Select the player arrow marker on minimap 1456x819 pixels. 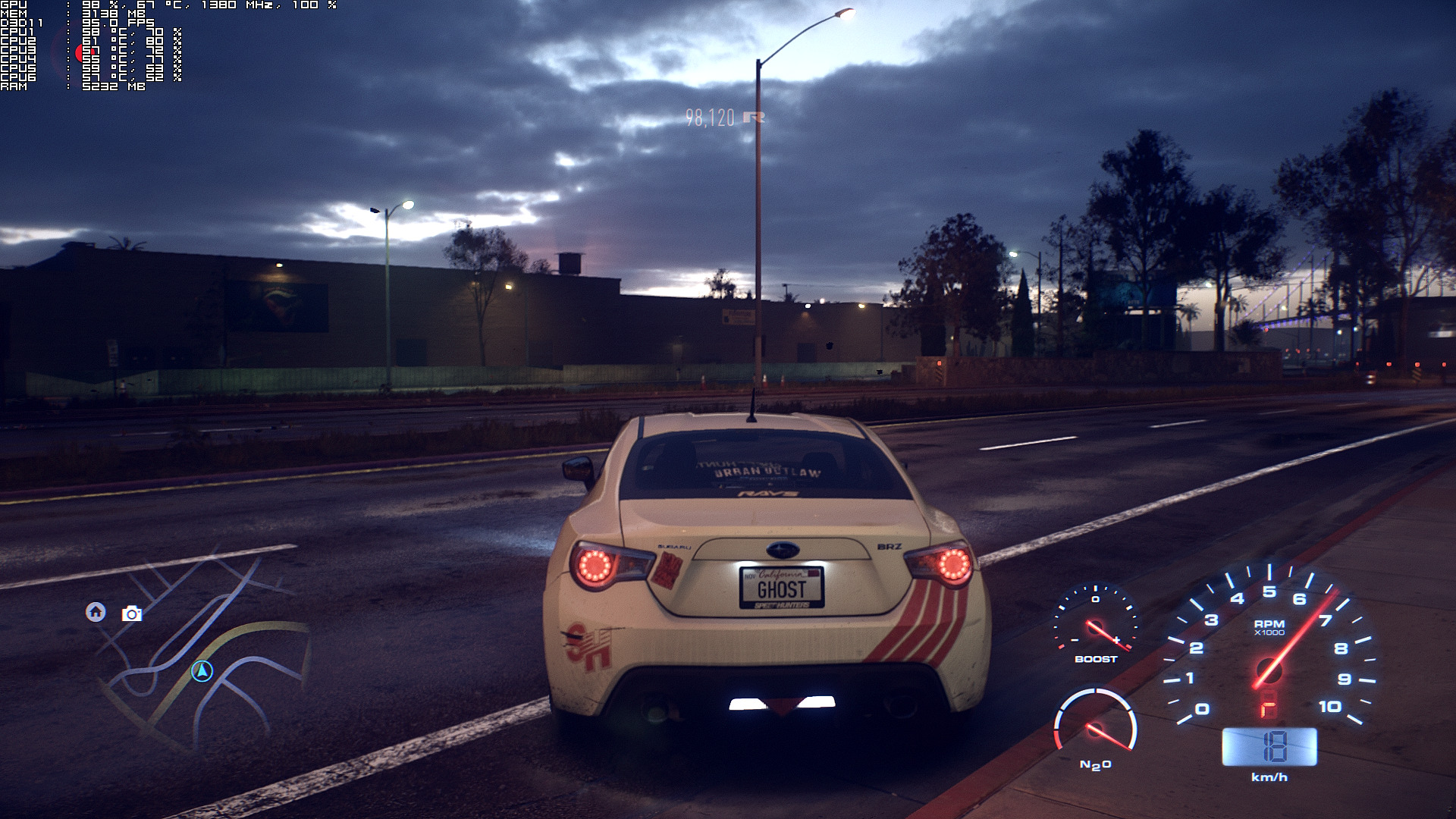[202, 670]
